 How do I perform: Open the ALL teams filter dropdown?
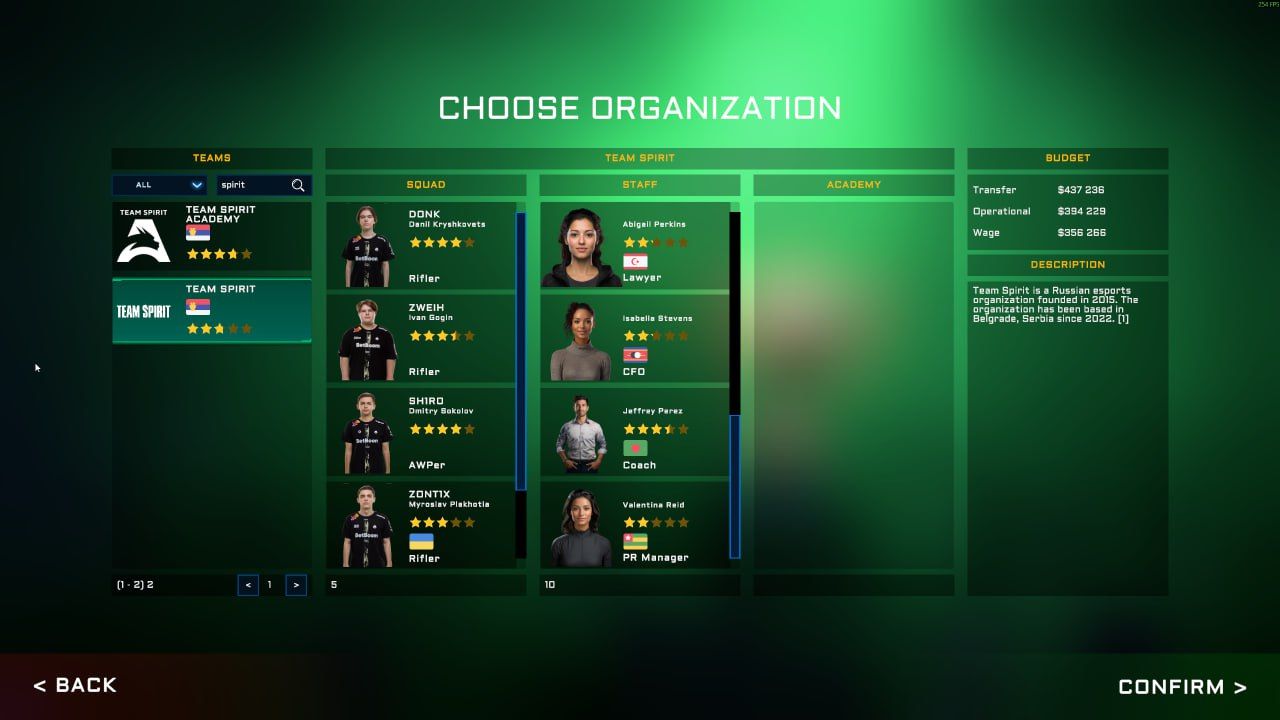(x=159, y=184)
